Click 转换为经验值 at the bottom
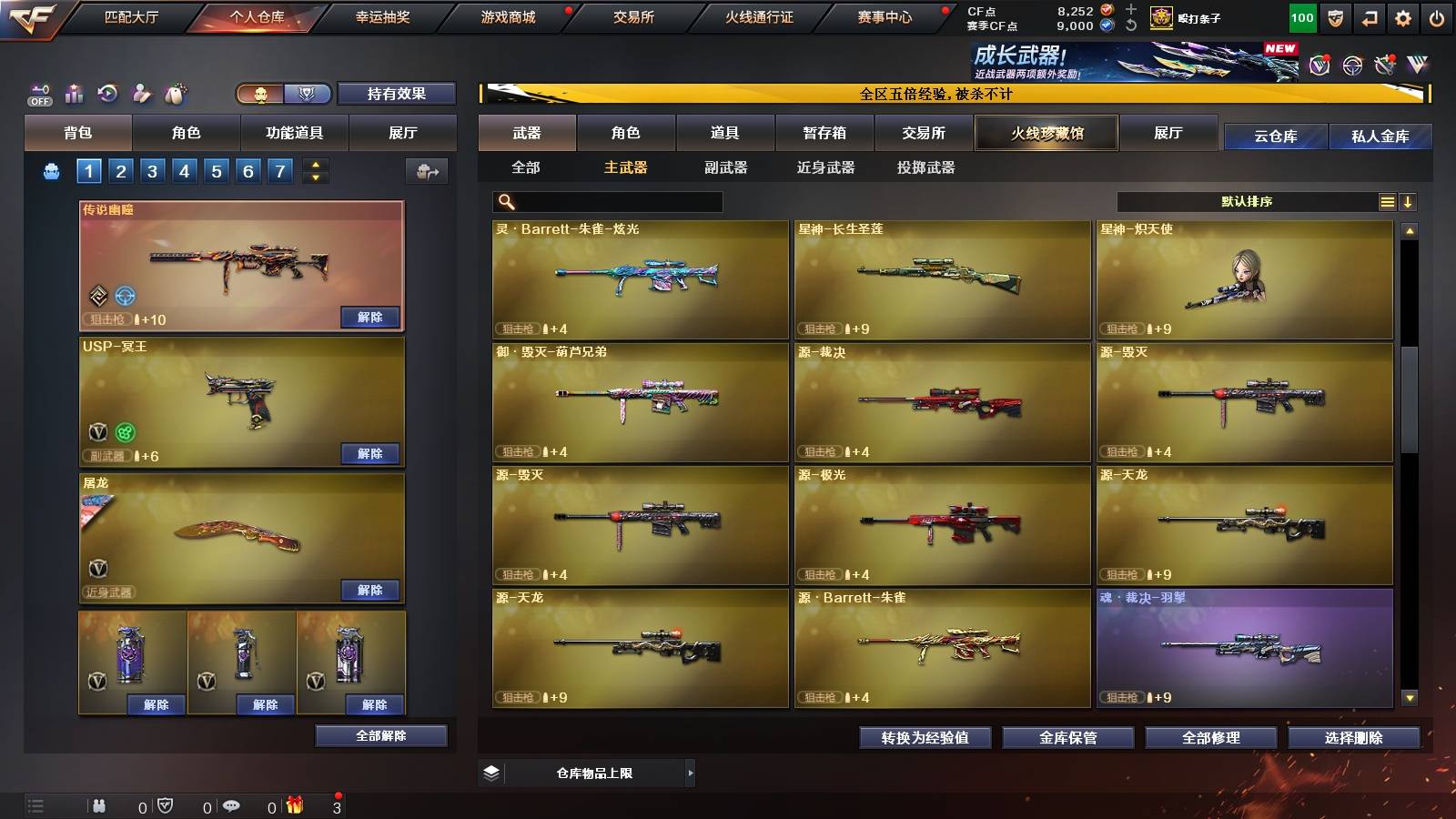The image size is (1456, 819). [924, 738]
